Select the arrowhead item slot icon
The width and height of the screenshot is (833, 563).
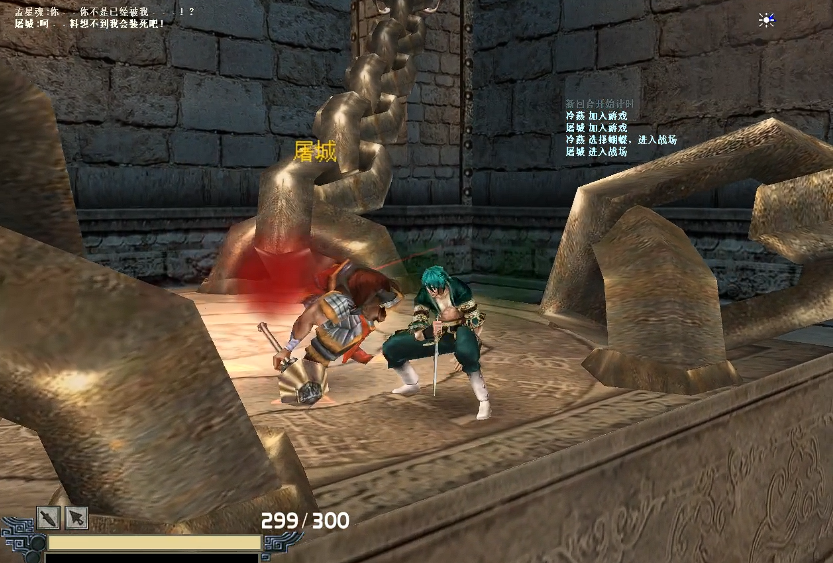coord(77,517)
